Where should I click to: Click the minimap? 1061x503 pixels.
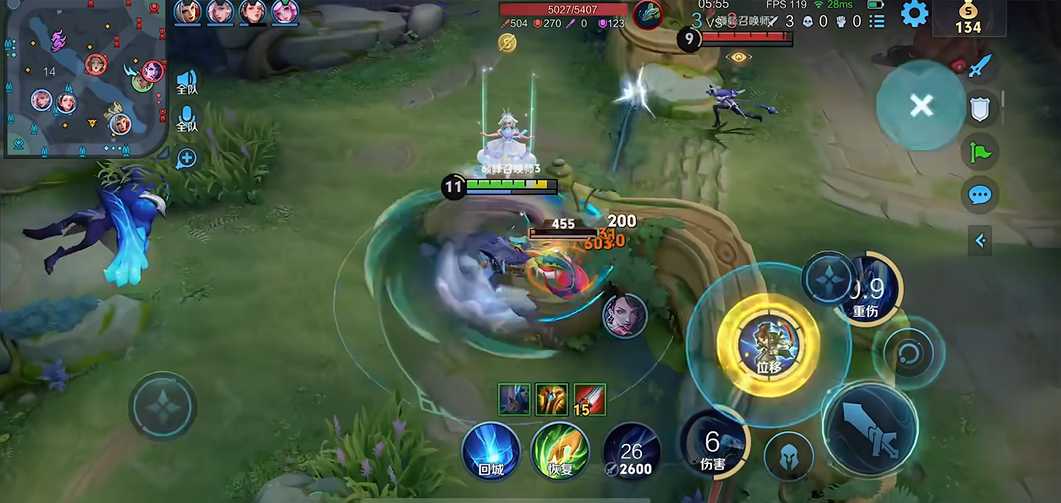[84, 79]
